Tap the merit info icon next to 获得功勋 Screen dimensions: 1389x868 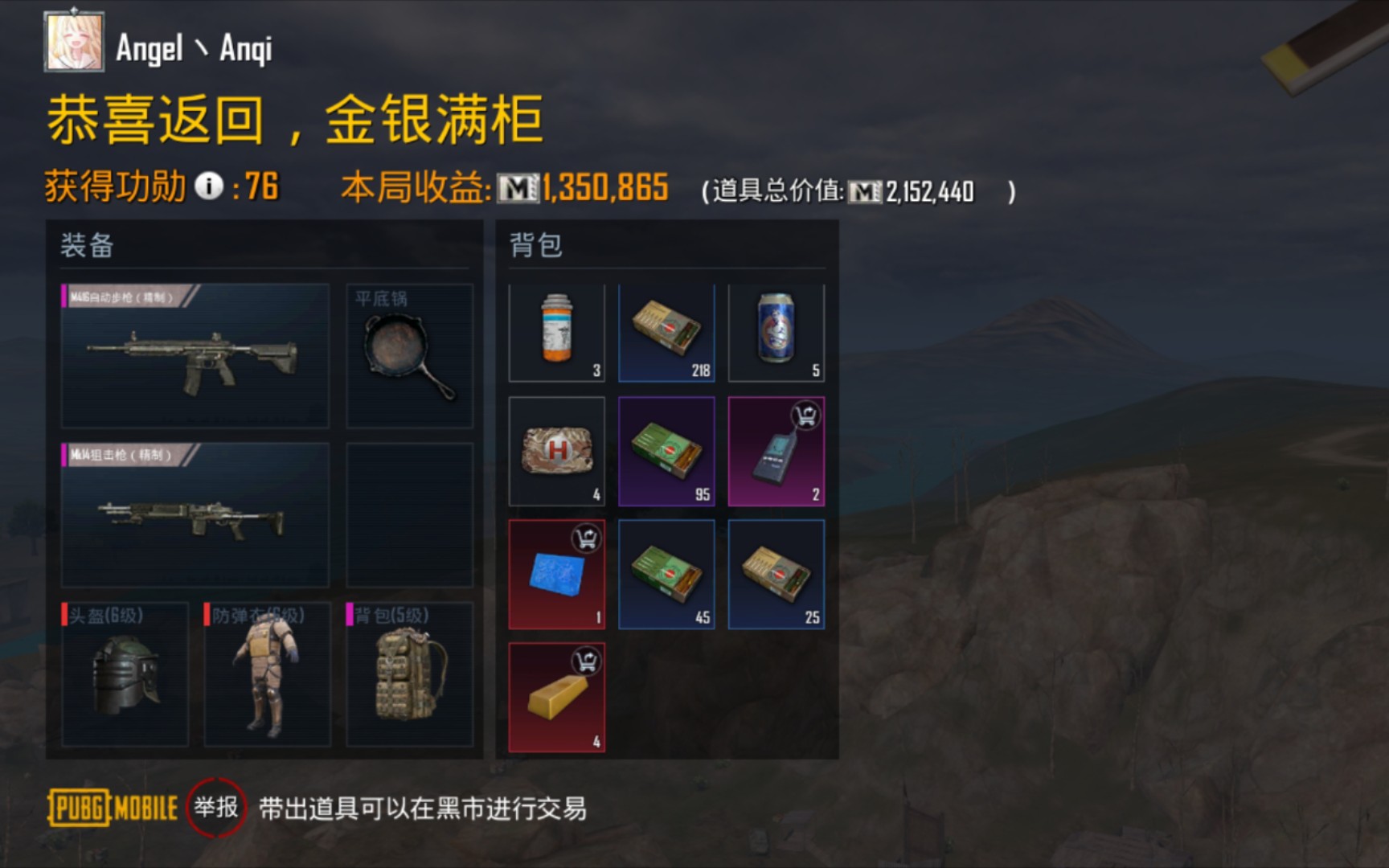pos(209,186)
